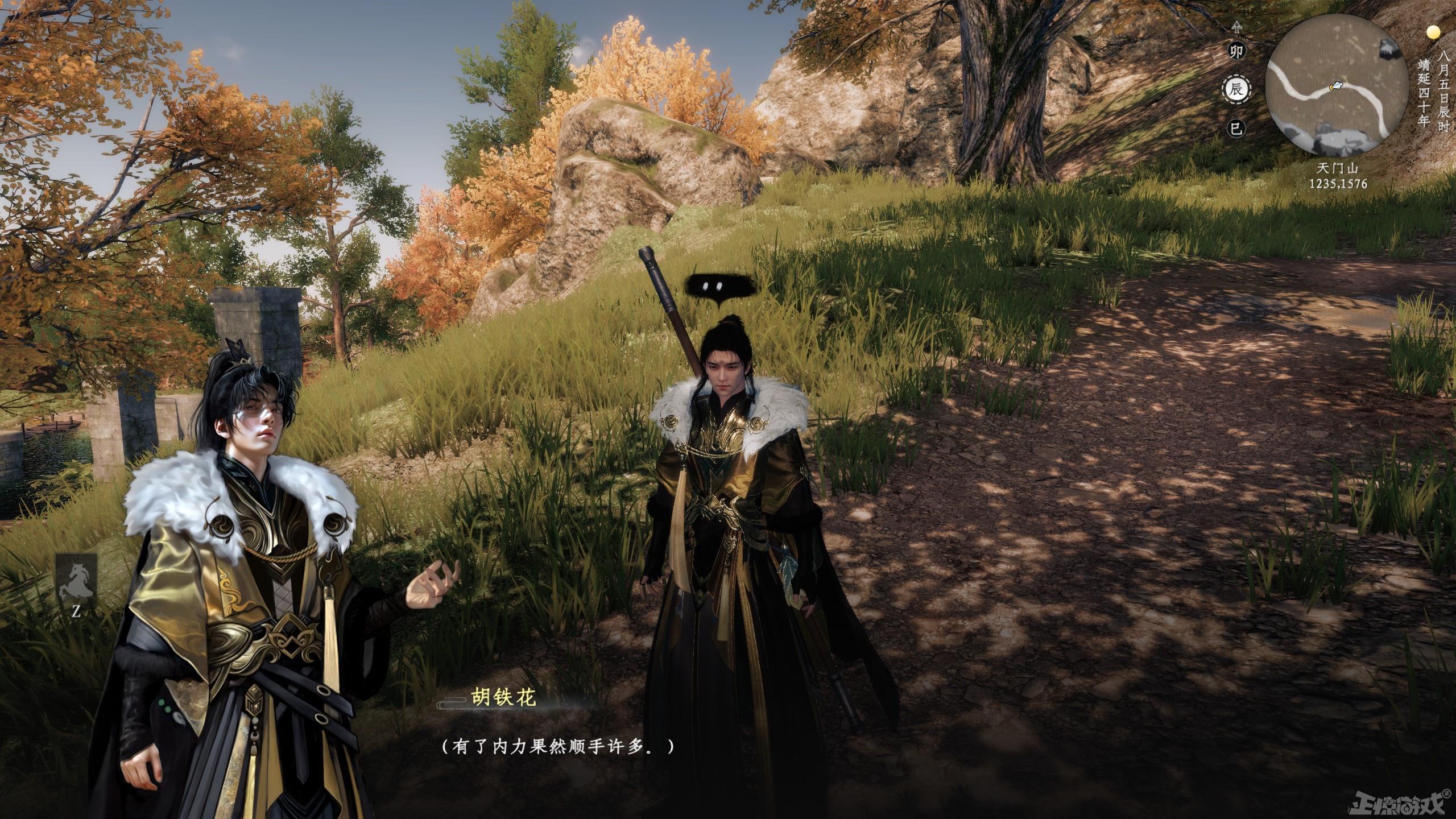Click the 巳 hour marker

[1235, 128]
